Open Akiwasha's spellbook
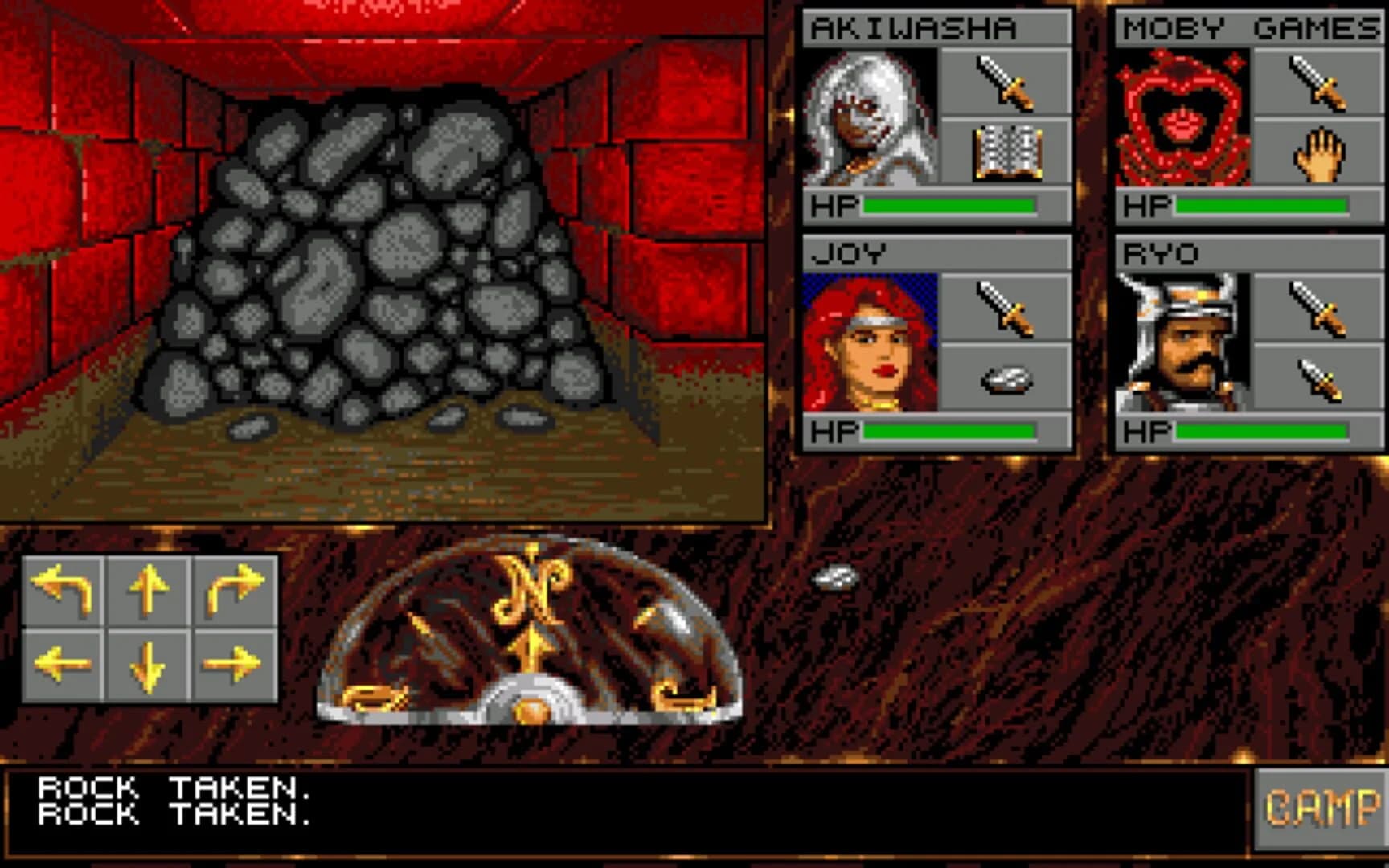1389x868 pixels. tap(1009, 154)
